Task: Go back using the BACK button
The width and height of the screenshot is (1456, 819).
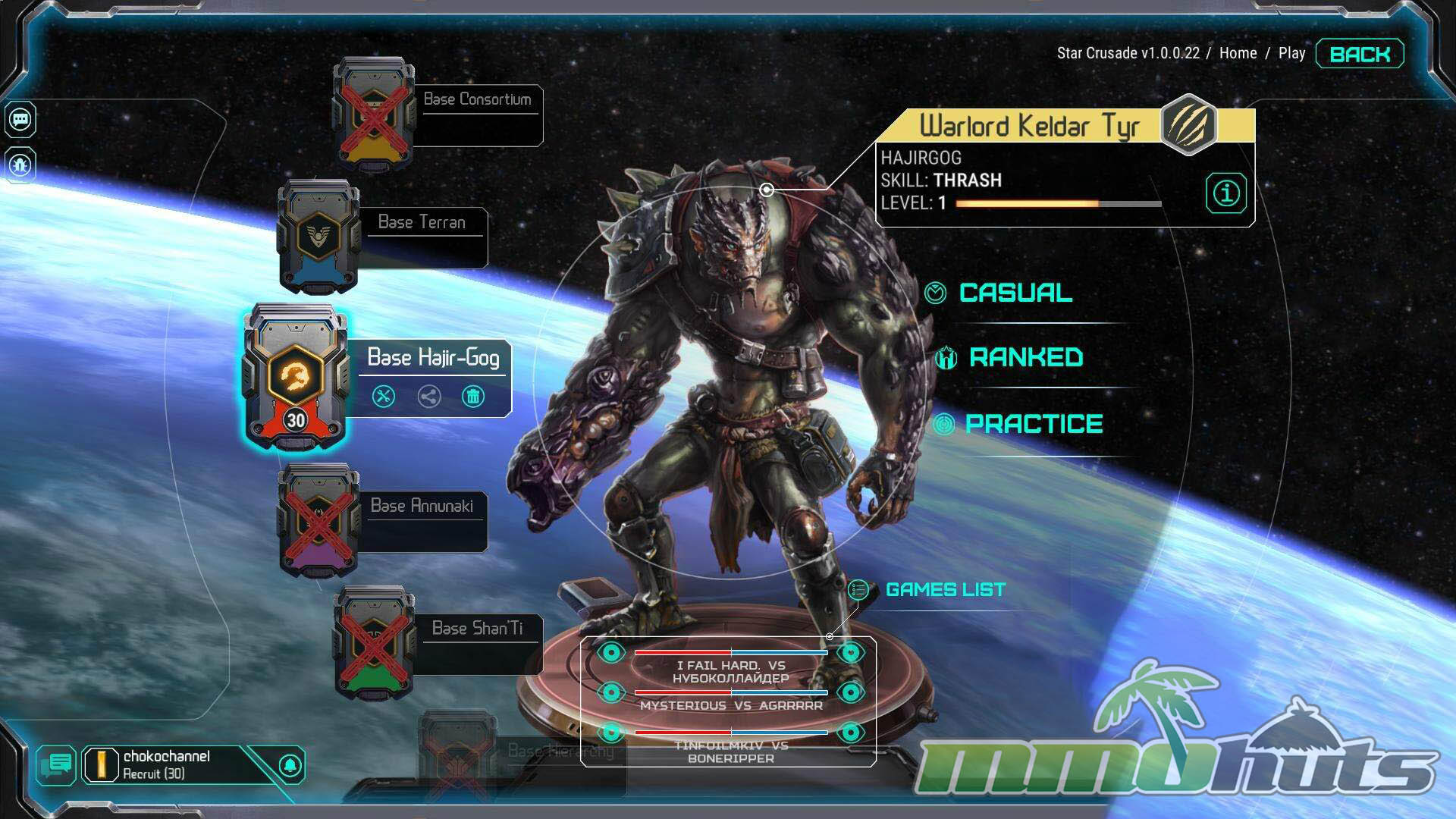Action: click(x=1360, y=54)
